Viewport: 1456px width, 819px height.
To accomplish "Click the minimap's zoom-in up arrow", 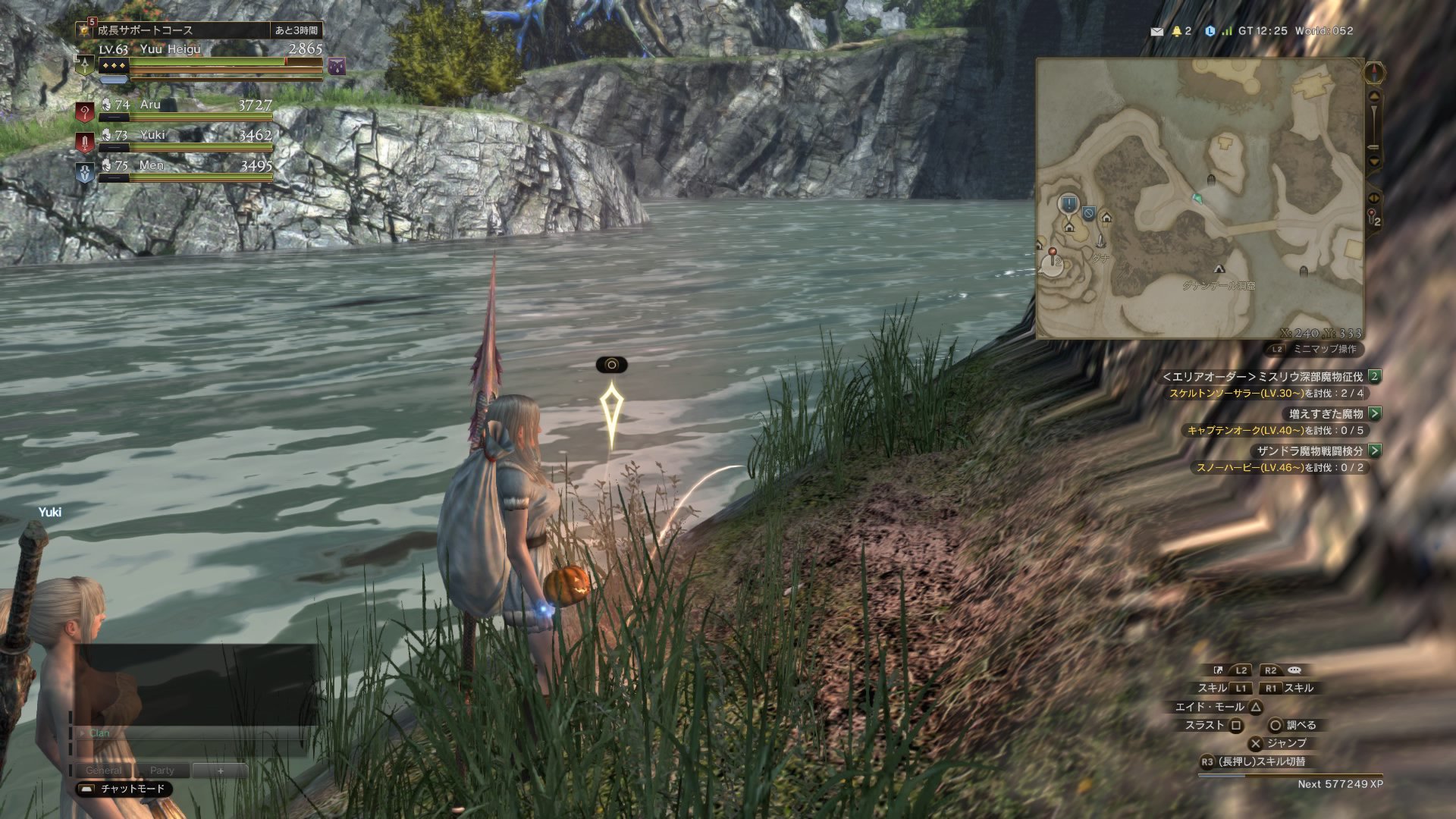I will pos(1373,97).
